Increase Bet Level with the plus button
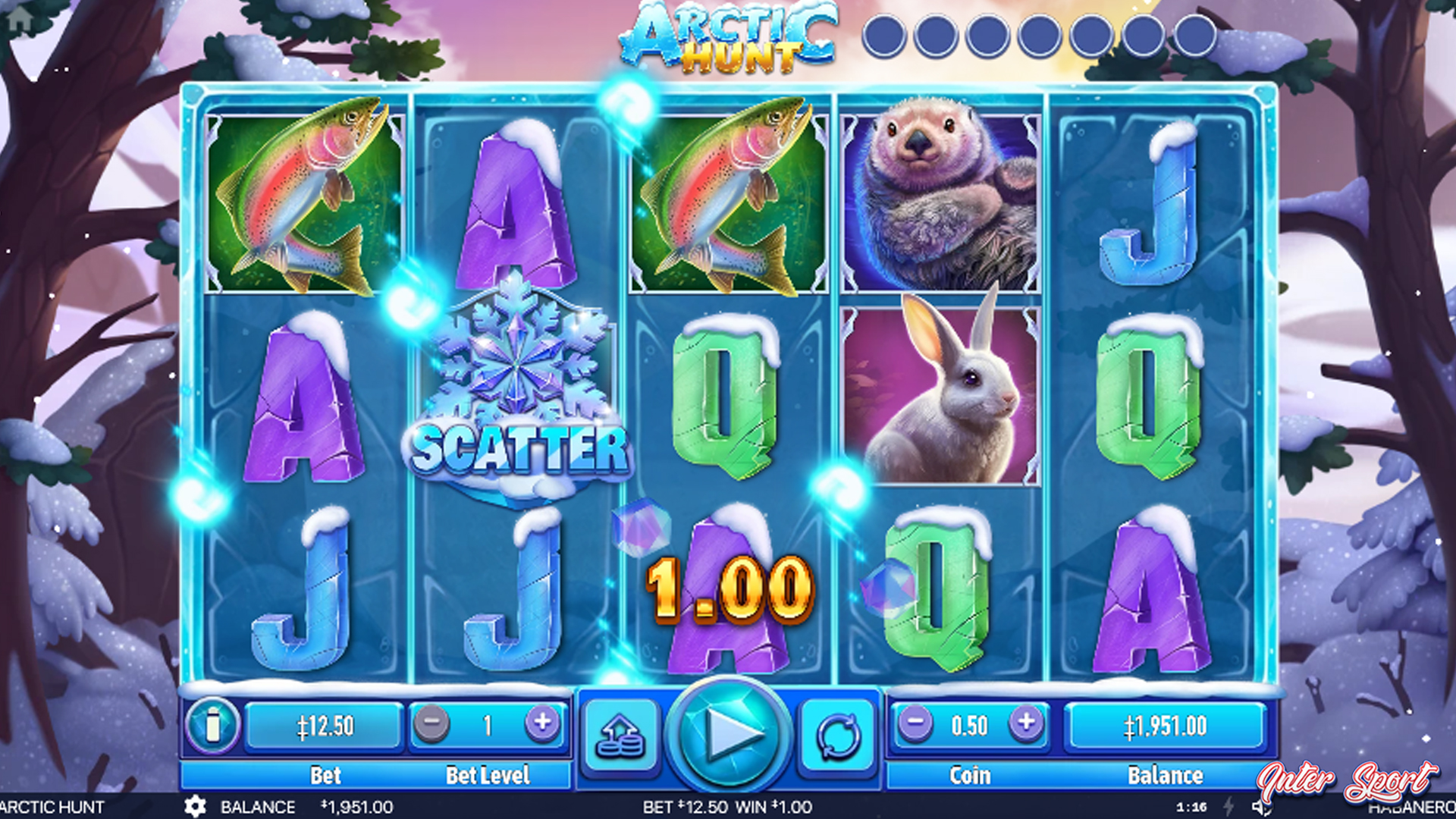 [541, 724]
